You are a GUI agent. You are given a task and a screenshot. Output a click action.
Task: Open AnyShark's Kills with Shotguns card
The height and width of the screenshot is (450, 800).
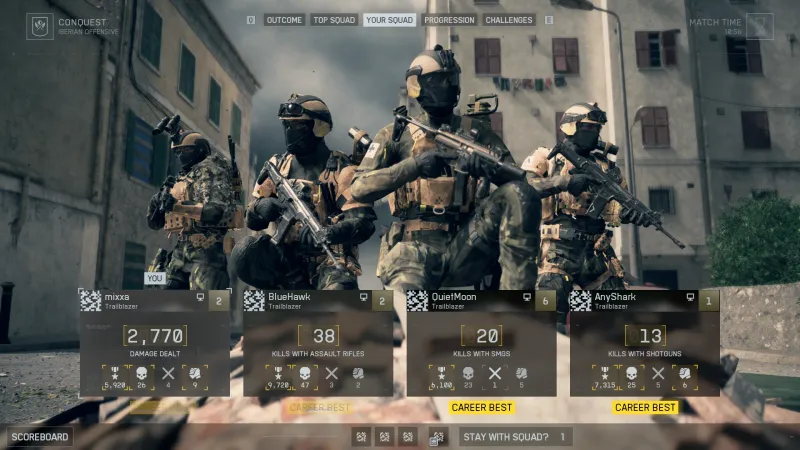644,345
